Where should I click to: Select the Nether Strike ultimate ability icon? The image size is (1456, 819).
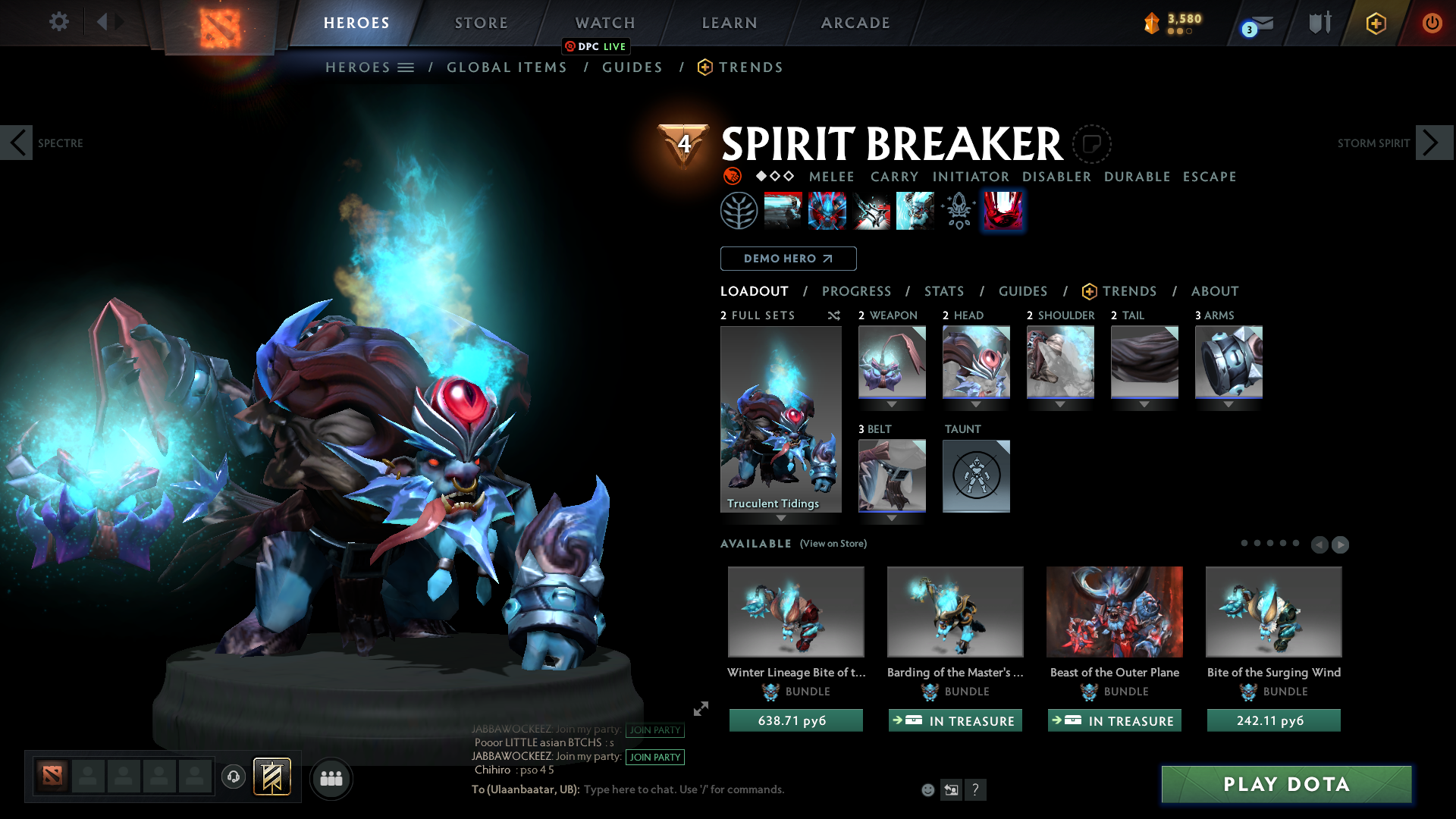1003,210
